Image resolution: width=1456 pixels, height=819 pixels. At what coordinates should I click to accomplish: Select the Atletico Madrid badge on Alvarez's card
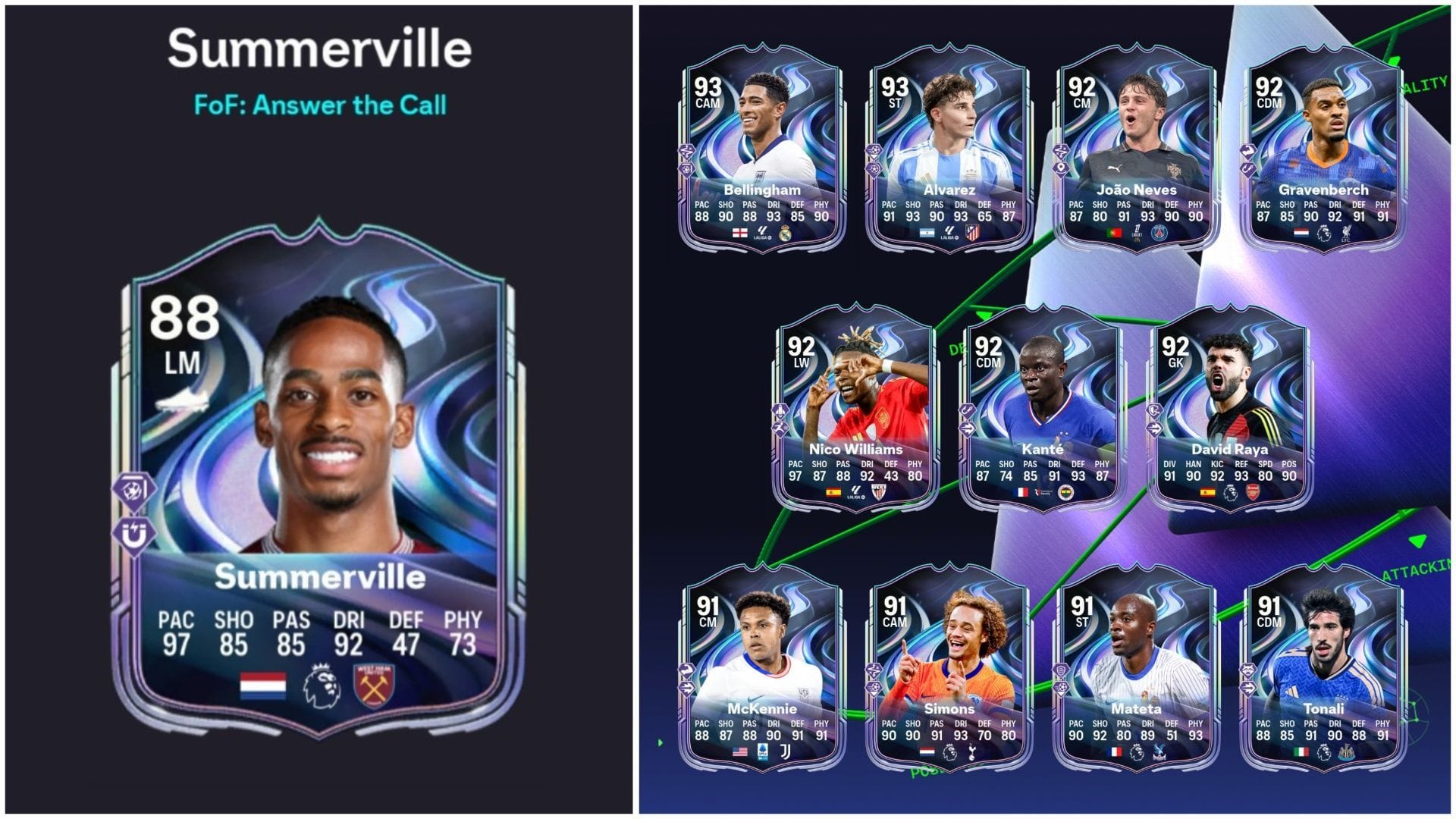(972, 233)
